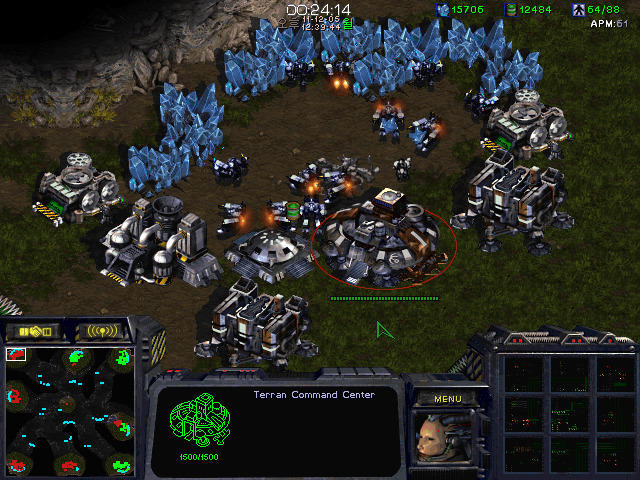Click the minimap to move the view
The width and height of the screenshot is (640, 480).
point(70,408)
